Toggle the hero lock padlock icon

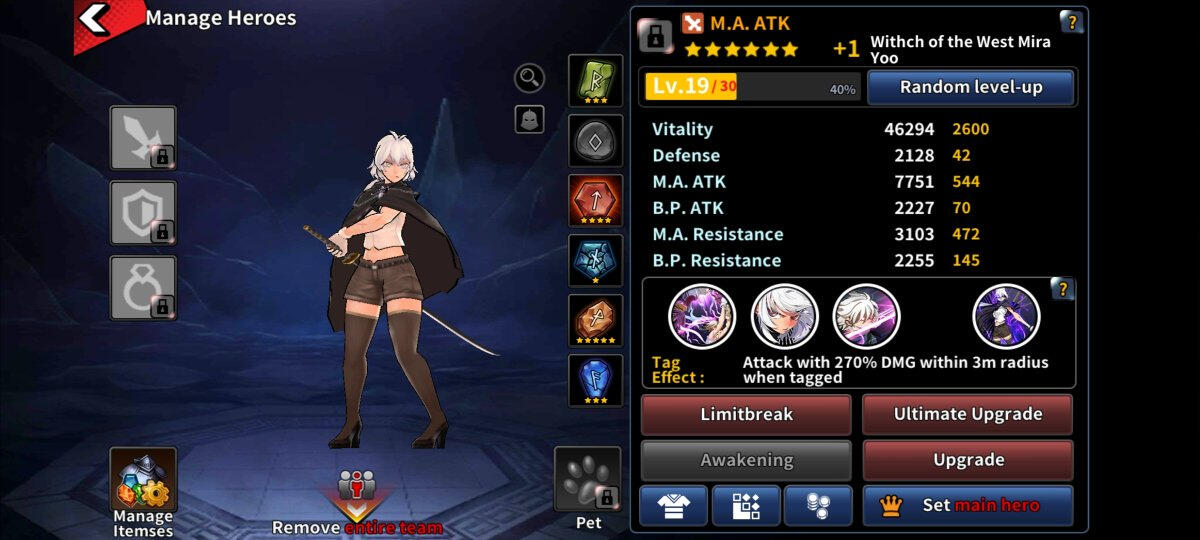click(x=655, y=36)
